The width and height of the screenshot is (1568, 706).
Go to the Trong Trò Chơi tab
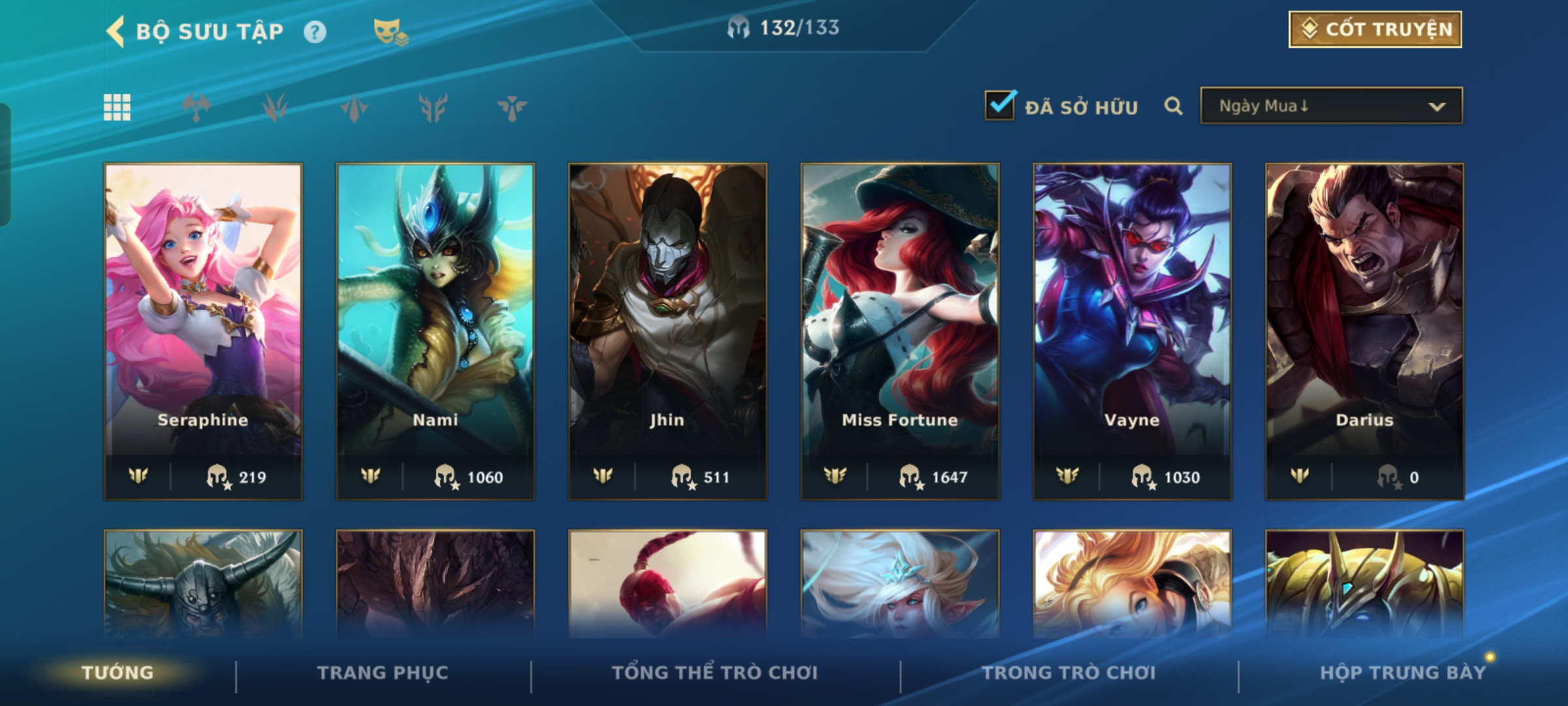[1069, 673]
